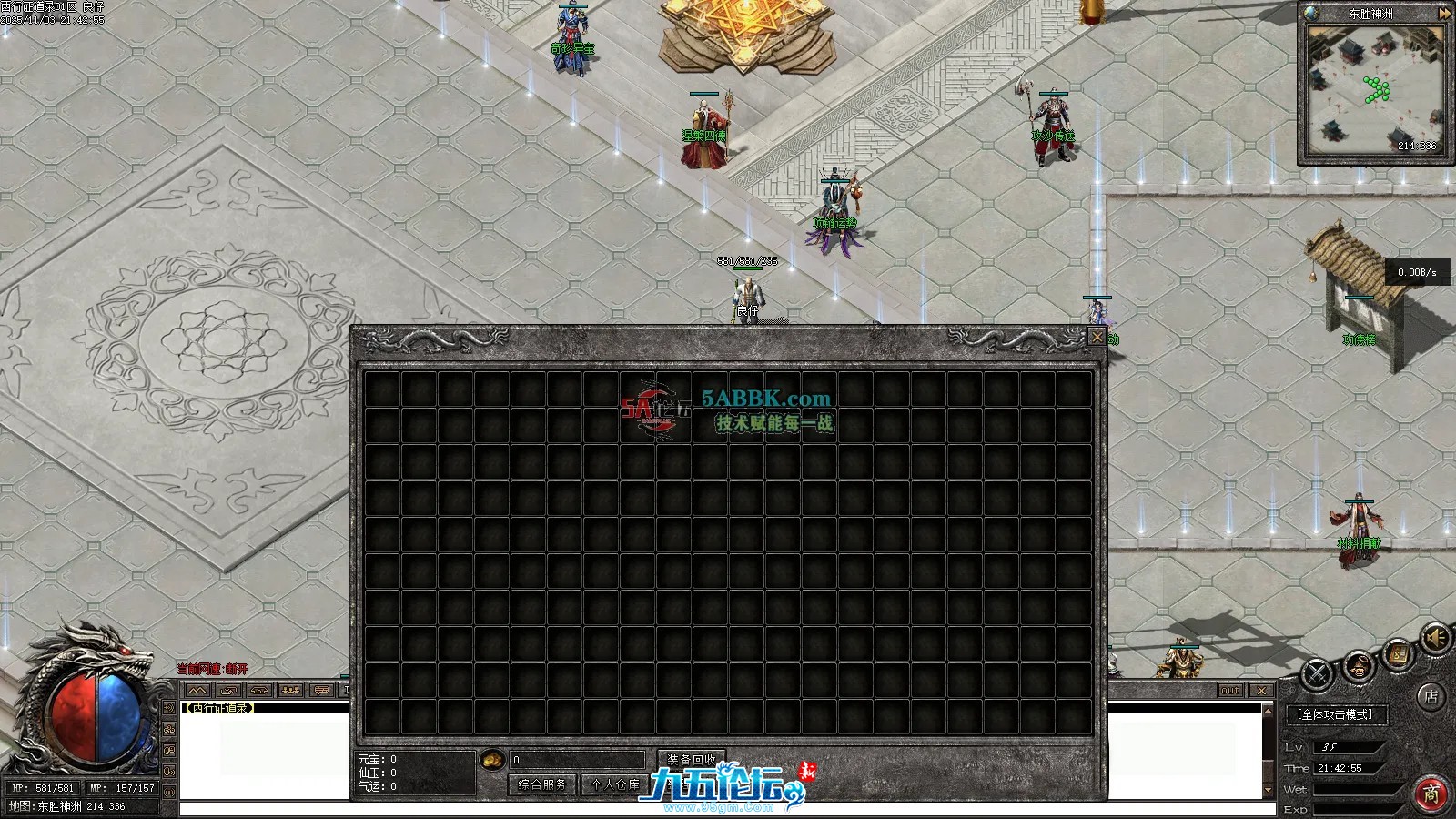Click the gold amount input field in recycle window
The width and height of the screenshot is (1456, 819).
click(575, 760)
